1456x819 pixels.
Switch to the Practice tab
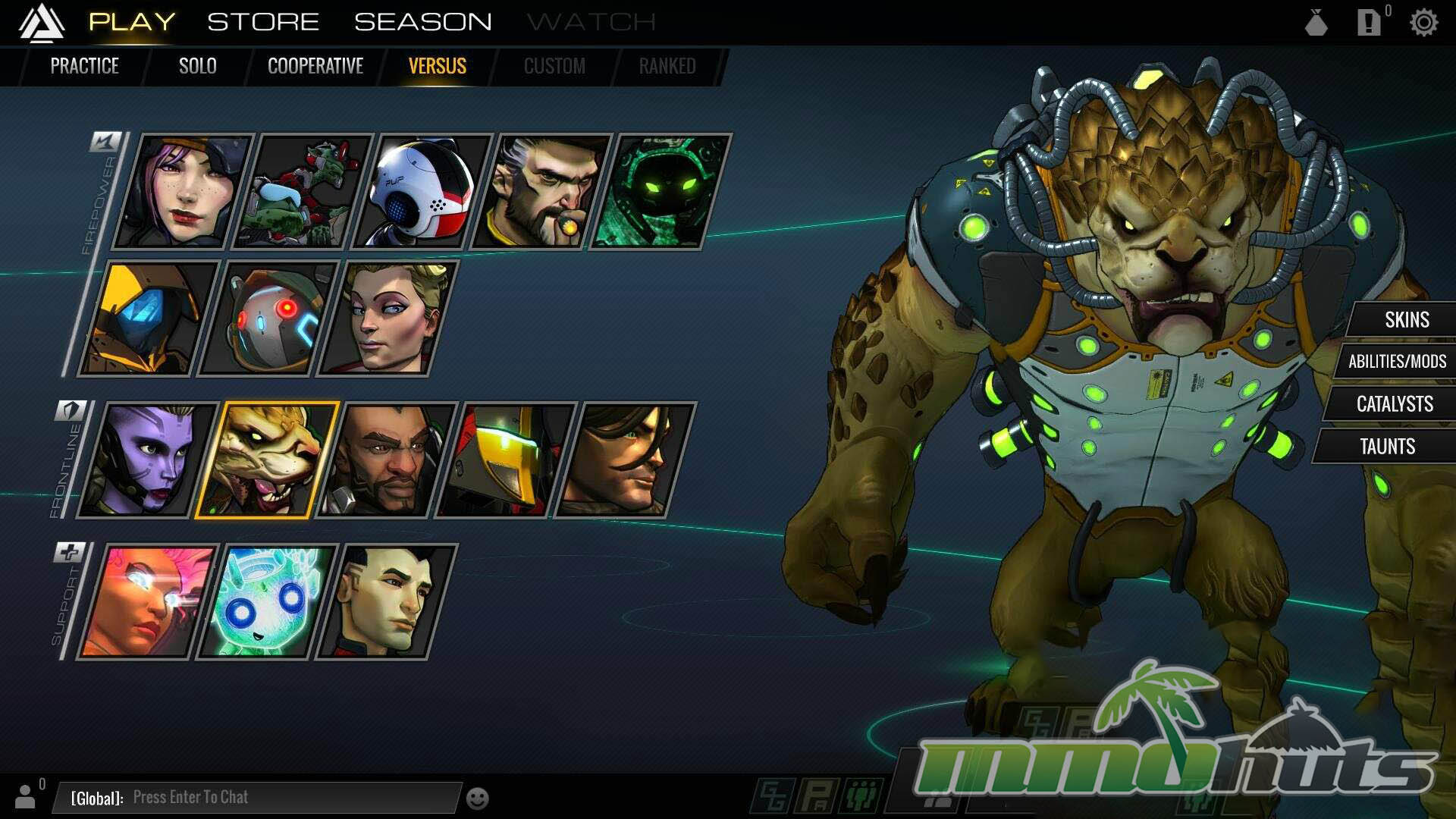84,66
